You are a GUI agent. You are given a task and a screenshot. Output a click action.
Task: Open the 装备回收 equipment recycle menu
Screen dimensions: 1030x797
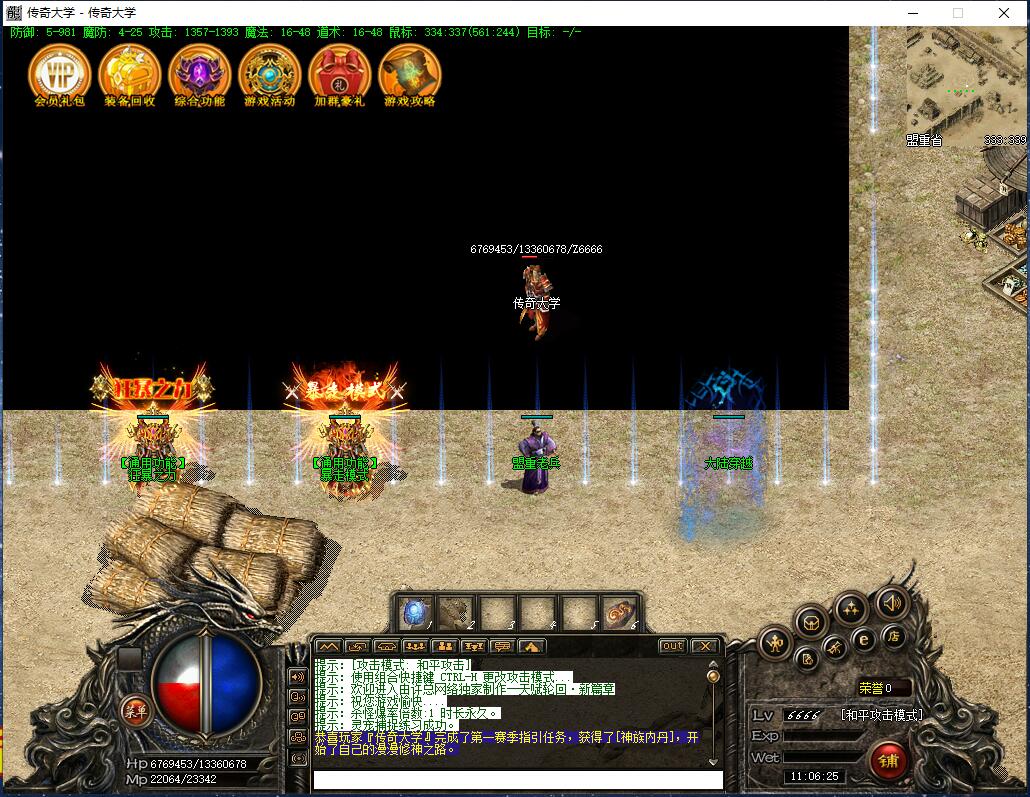point(129,72)
